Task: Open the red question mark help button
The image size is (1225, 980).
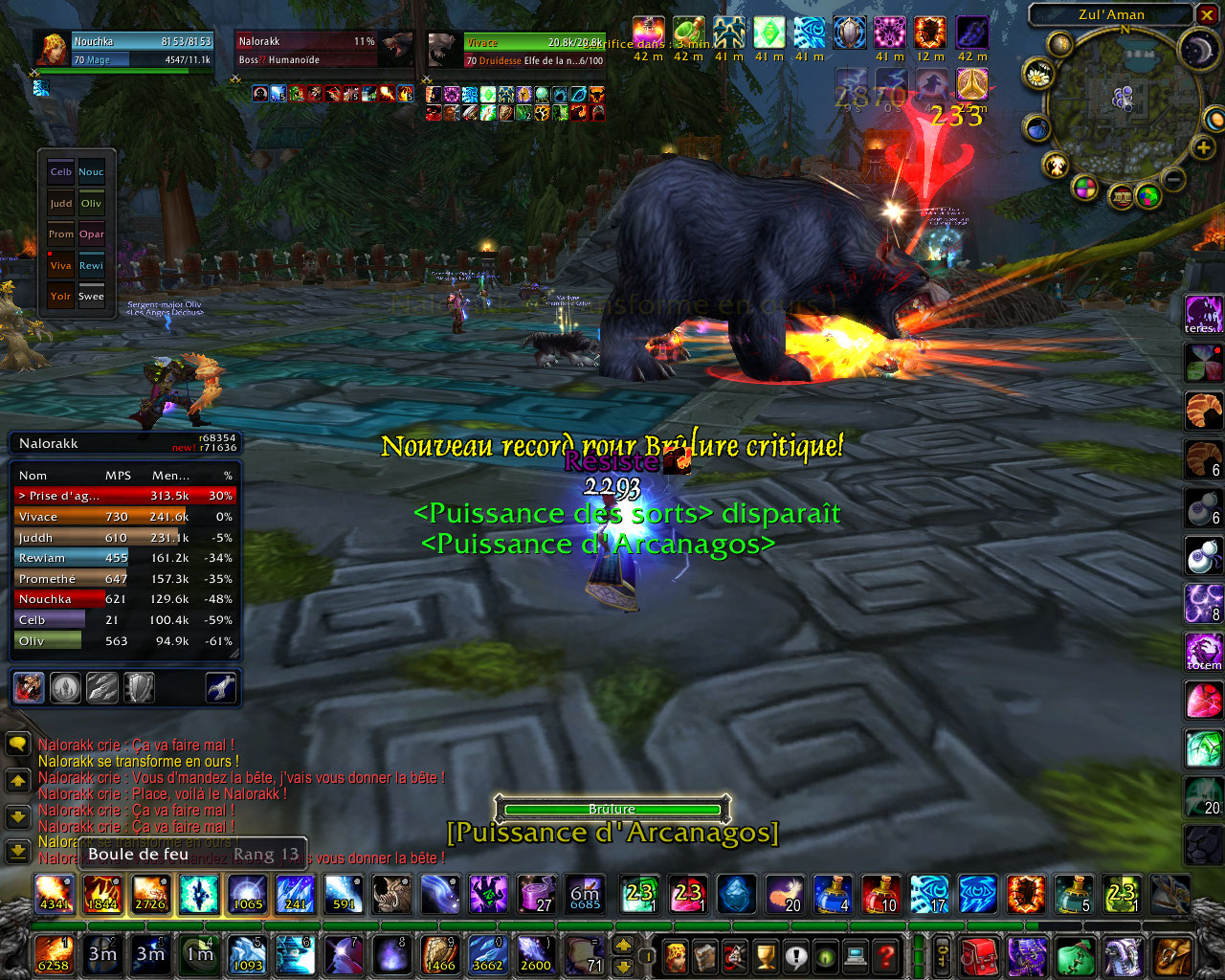Action: (x=886, y=955)
